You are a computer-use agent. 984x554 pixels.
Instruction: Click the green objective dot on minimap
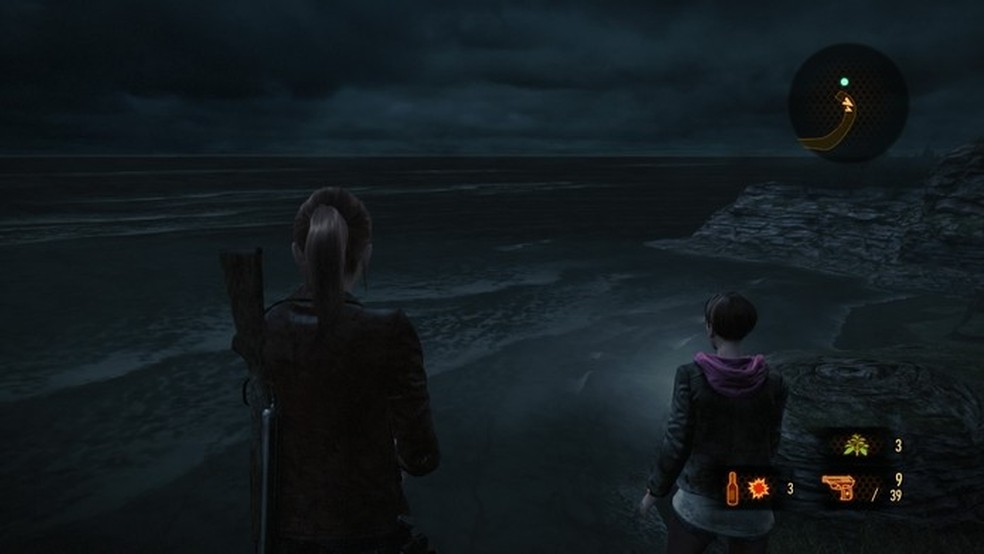[x=846, y=82]
